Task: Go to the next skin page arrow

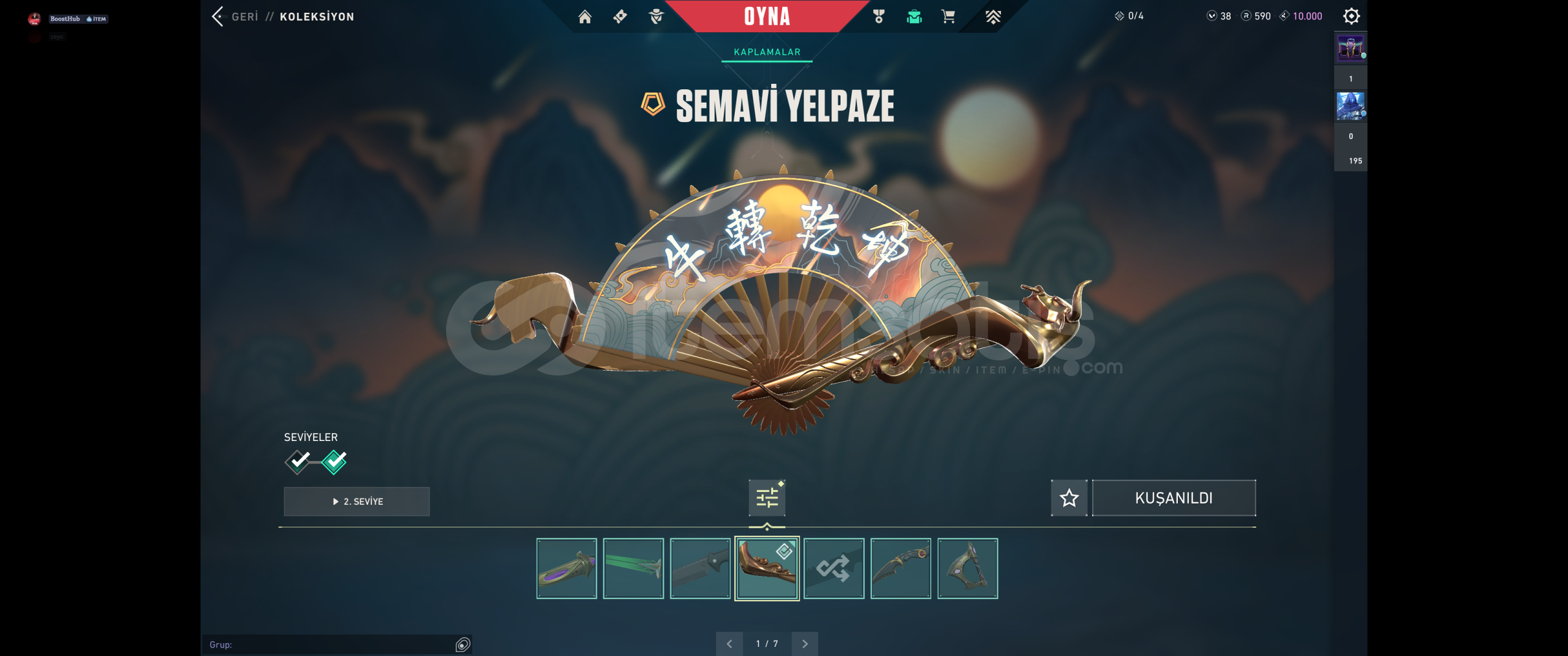Action: (805, 644)
